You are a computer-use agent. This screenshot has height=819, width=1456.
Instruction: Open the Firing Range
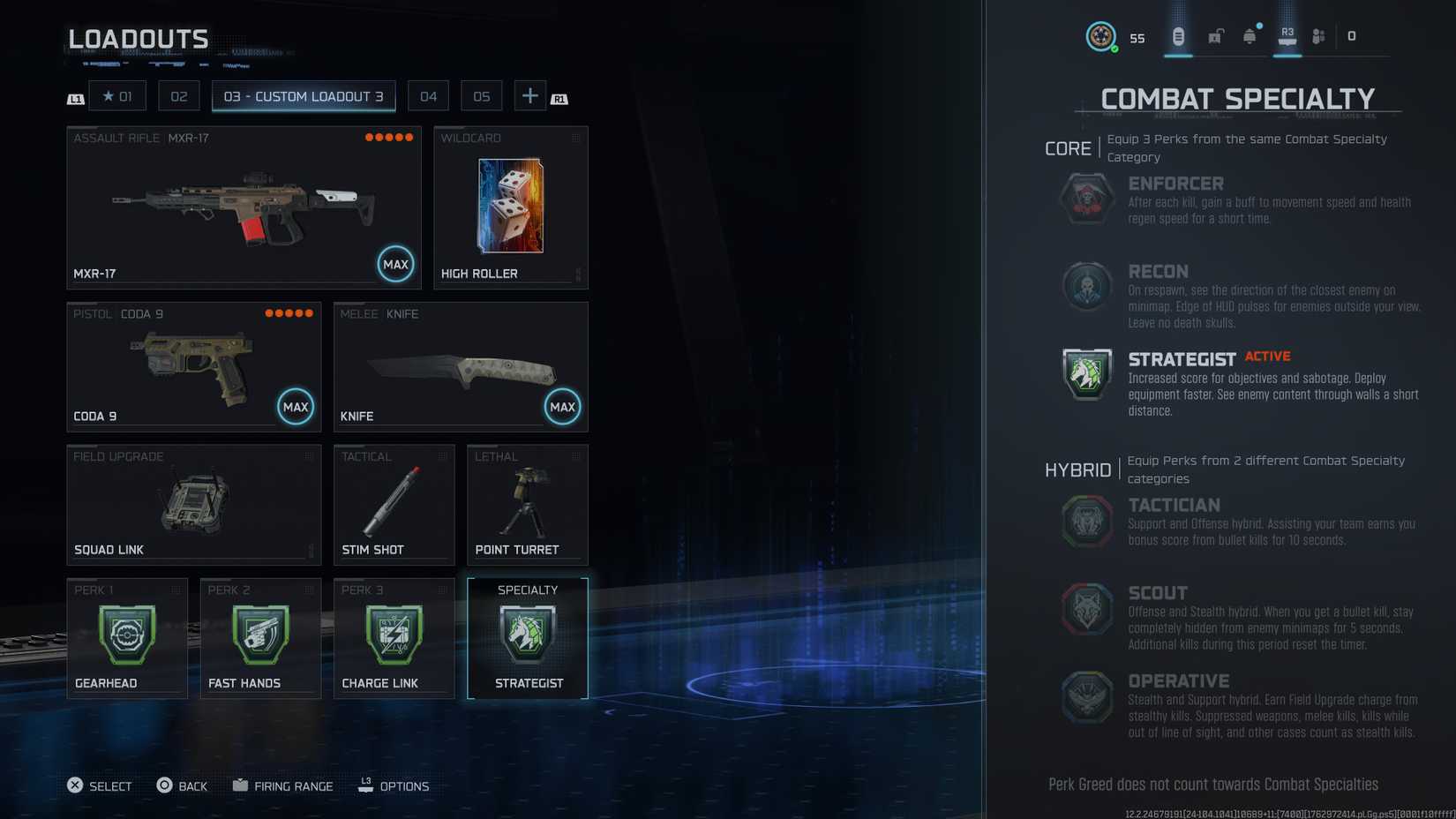[x=282, y=785]
